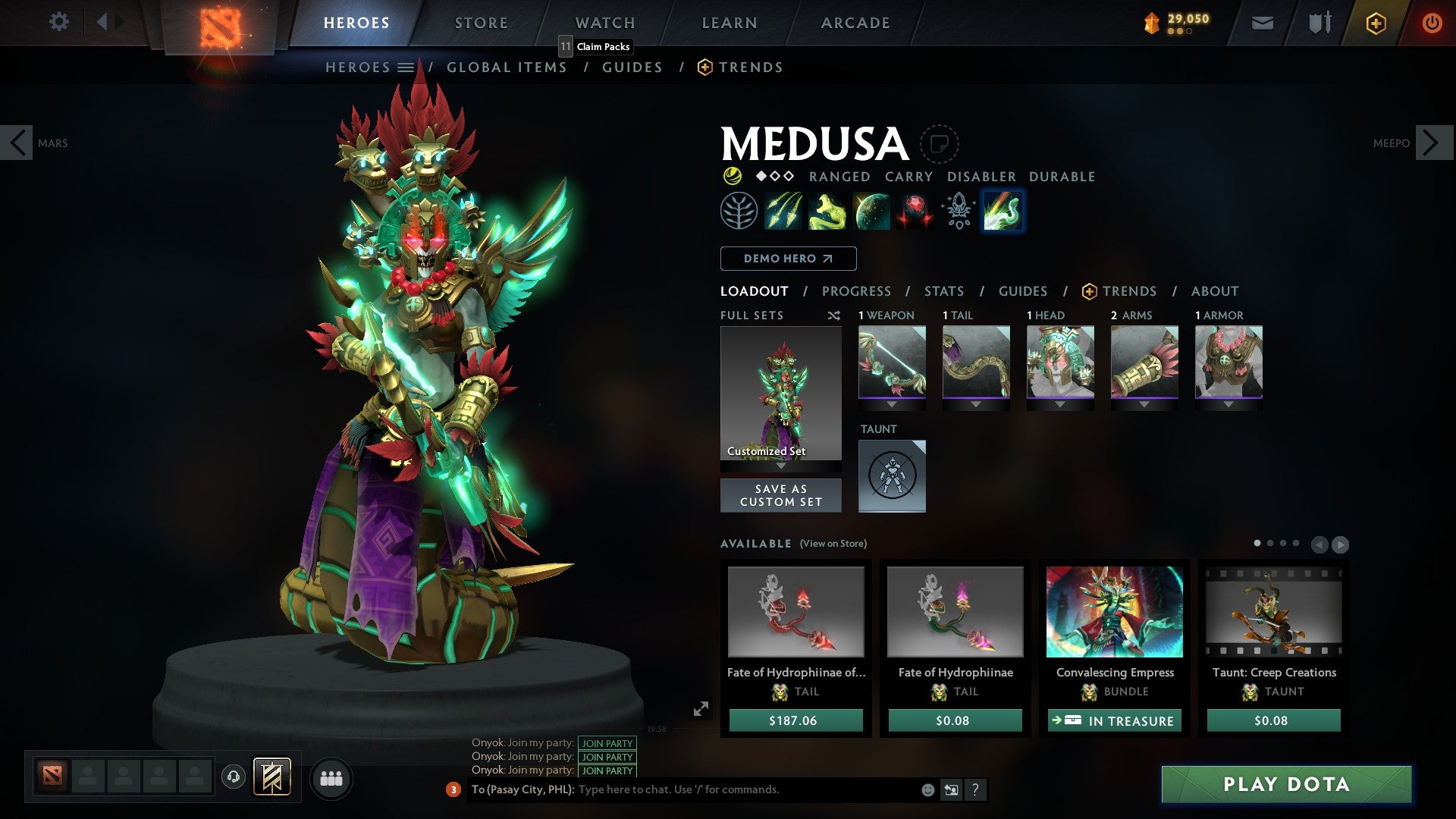The height and width of the screenshot is (819, 1456).
Task: Open the friends list icon
Action: tap(331, 777)
